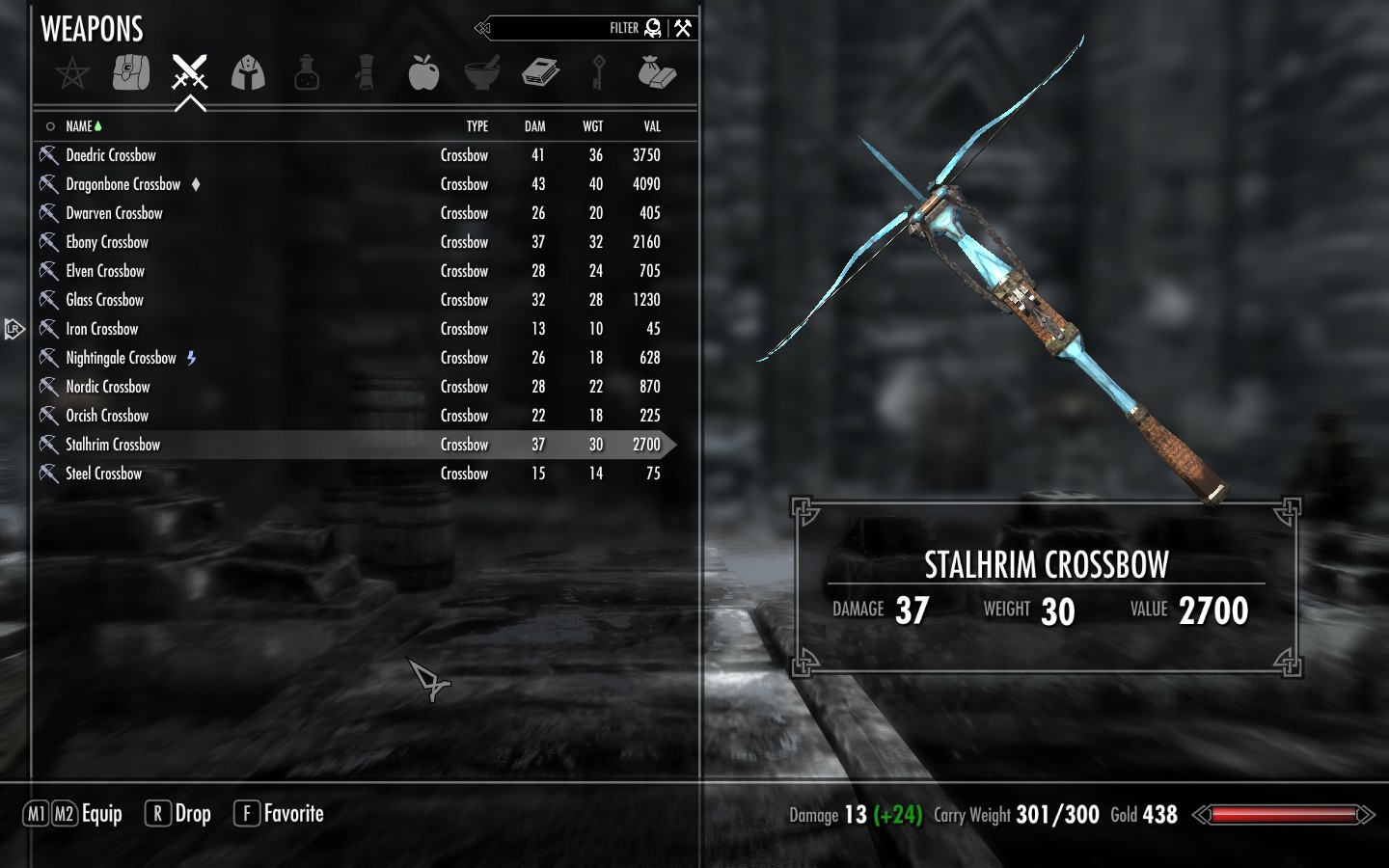This screenshot has height=868, width=1389.
Task: Select the Glass Crossbow entry
Action: click(x=104, y=300)
